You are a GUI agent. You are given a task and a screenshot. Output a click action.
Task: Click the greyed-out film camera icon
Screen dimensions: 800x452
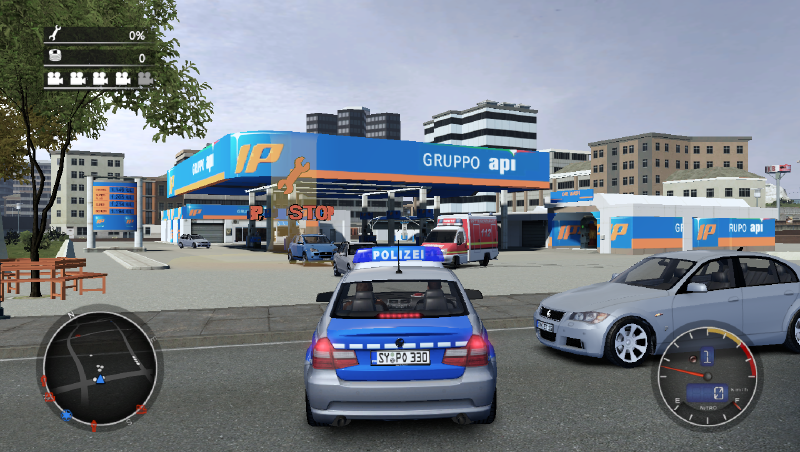pos(145,77)
